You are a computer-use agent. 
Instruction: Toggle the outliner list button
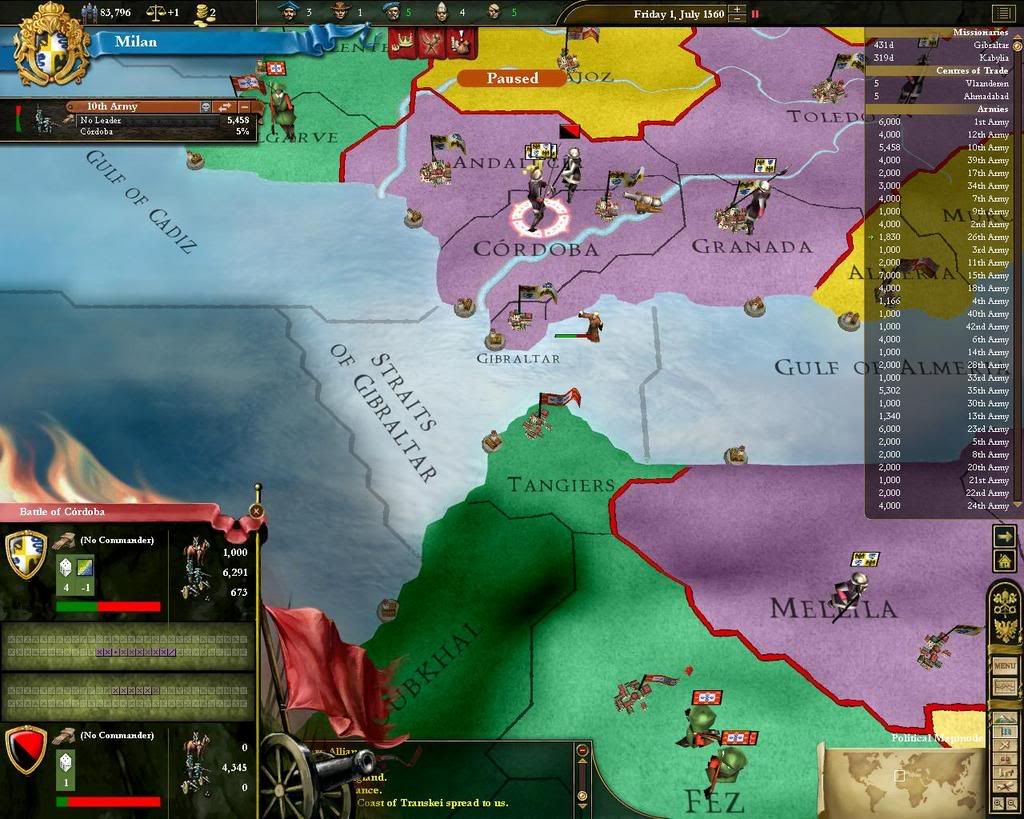pyautogui.click(x=1003, y=13)
